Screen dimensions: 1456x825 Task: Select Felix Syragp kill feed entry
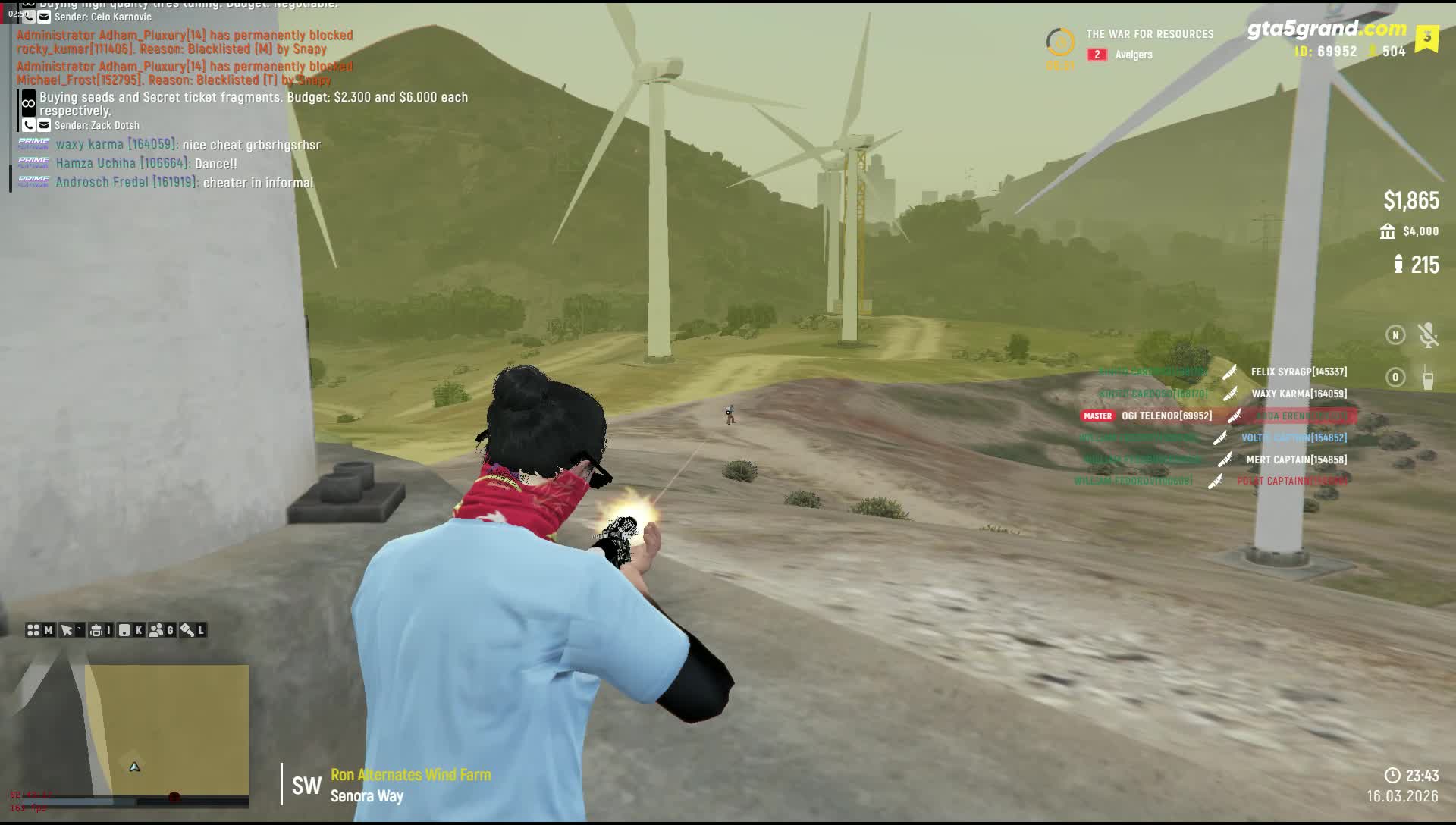1298,372
